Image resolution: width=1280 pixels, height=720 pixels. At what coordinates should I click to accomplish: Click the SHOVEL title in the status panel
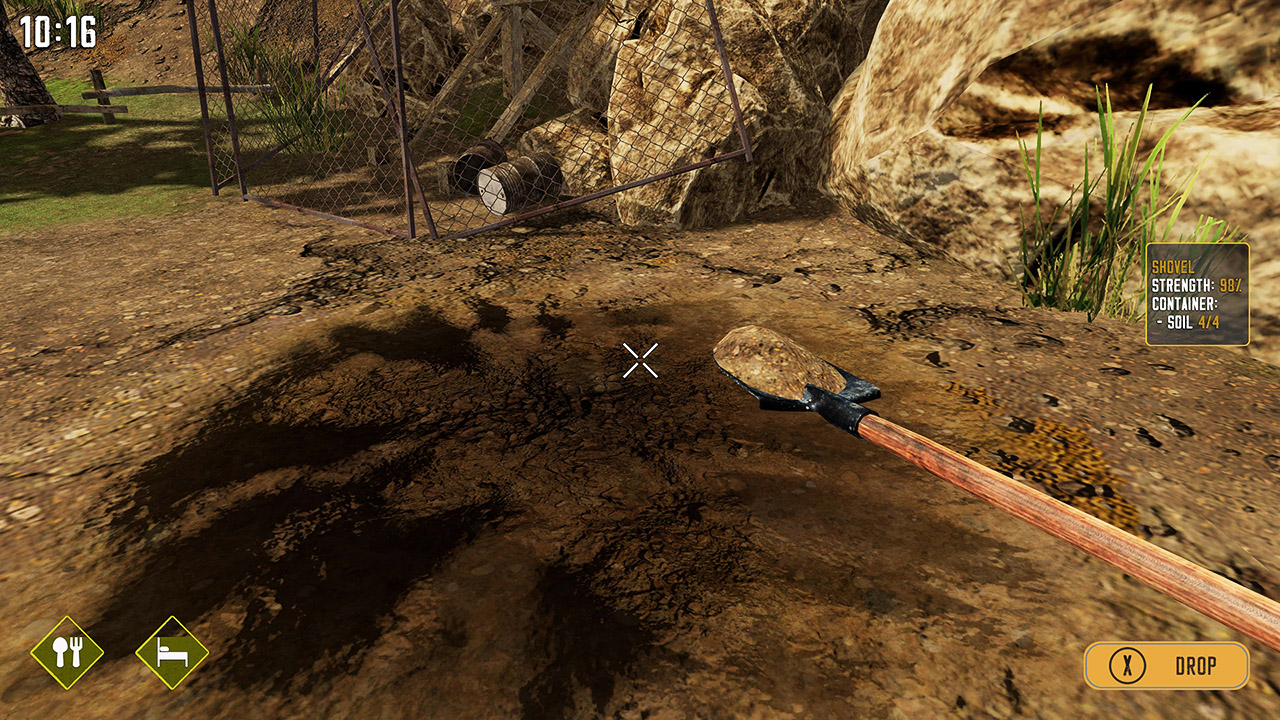coord(1174,267)
